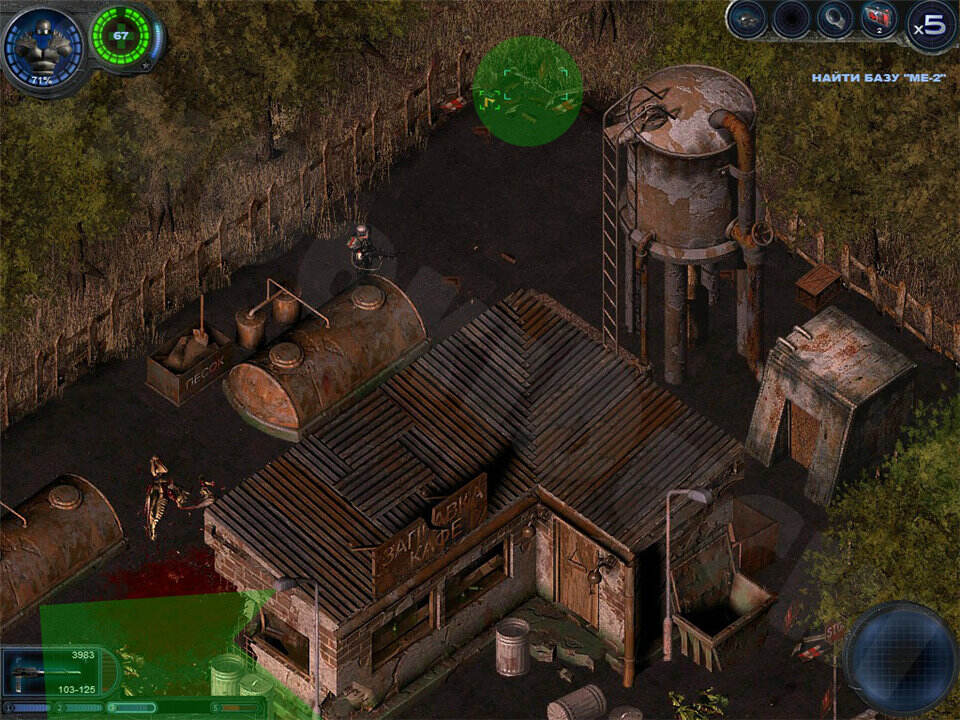Click the "НАЙТИ БАЗУ ME-2" objective text
The height and width of the screenshot is (720, 960).
tap(877, 77)
